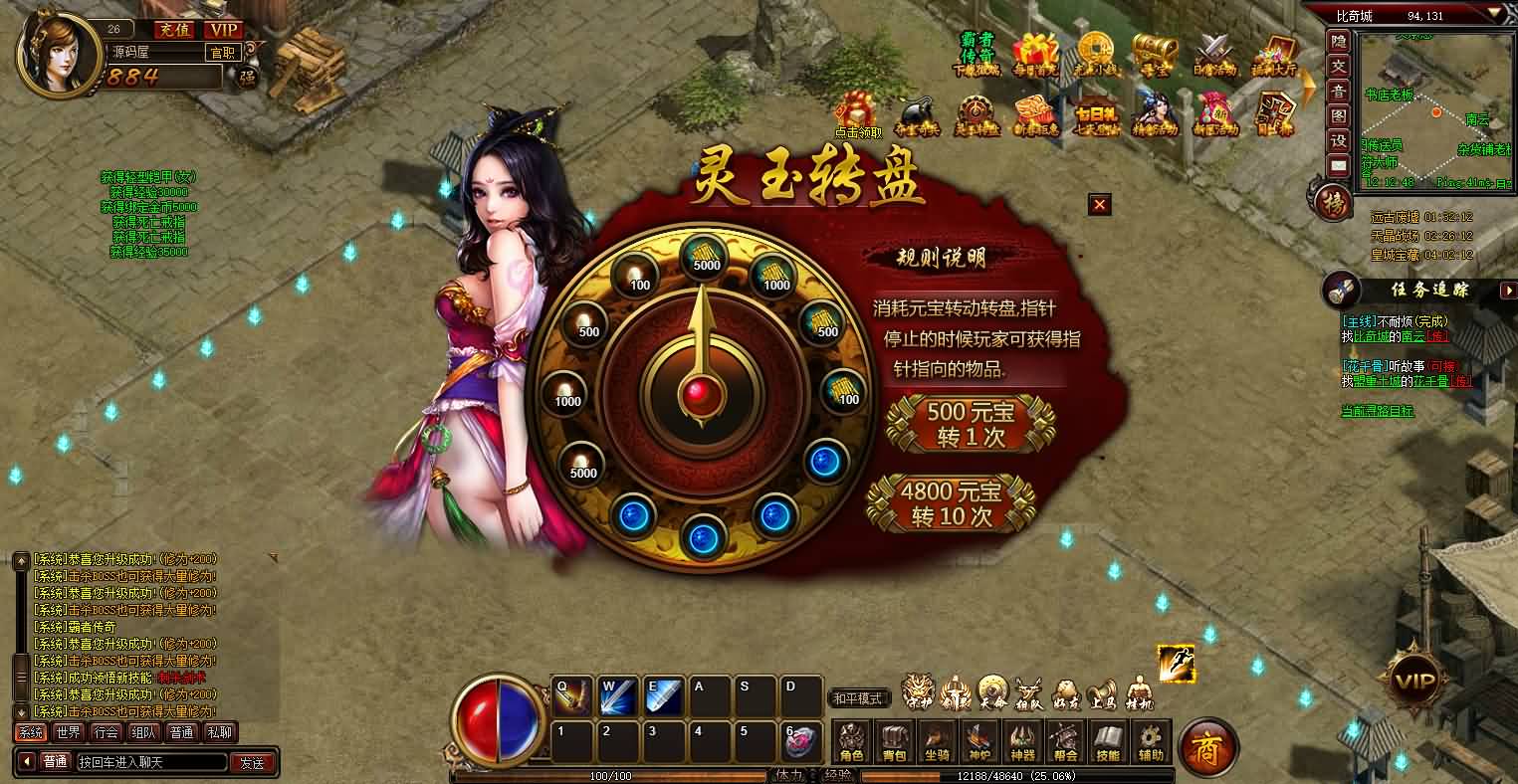Close the 灵玉转盘 wheel popup
Viewport: 1518px width, 784px height.
point(1099,205)
